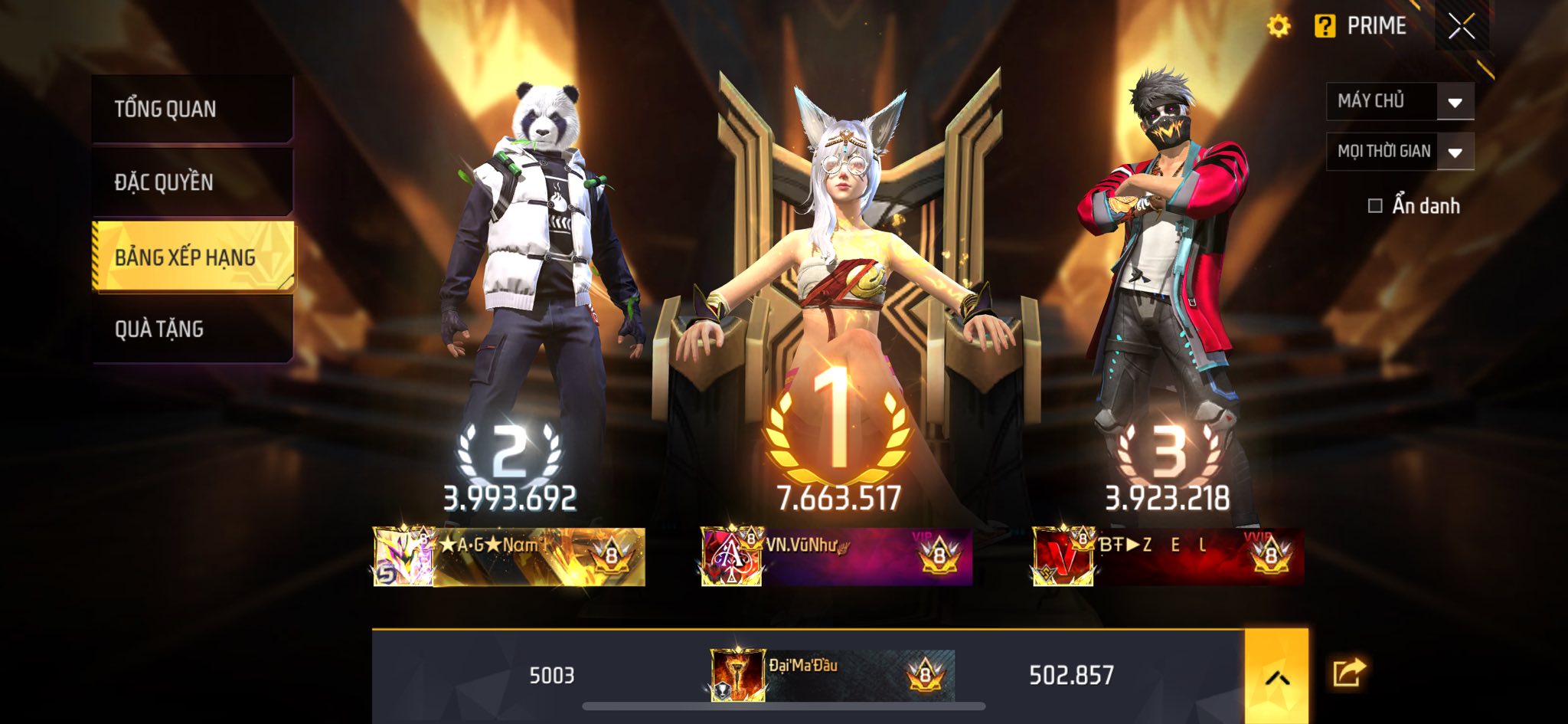
Task: View second place player A·G★Nam banner
Action: 509,557
